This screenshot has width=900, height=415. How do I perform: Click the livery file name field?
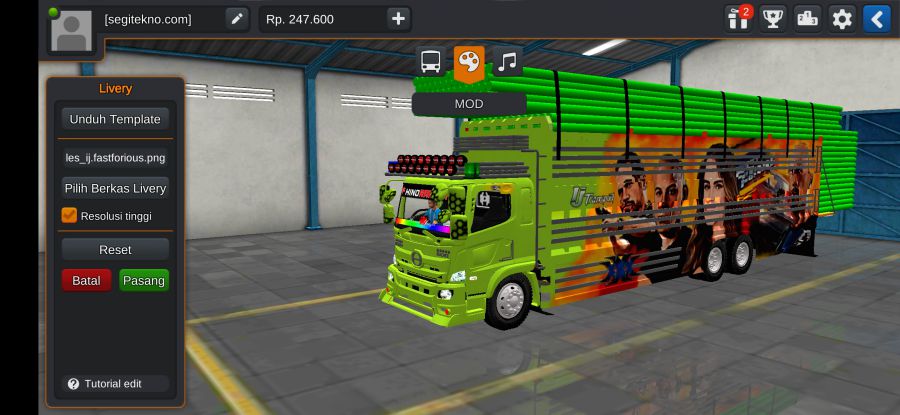click(x=115, y=158)
